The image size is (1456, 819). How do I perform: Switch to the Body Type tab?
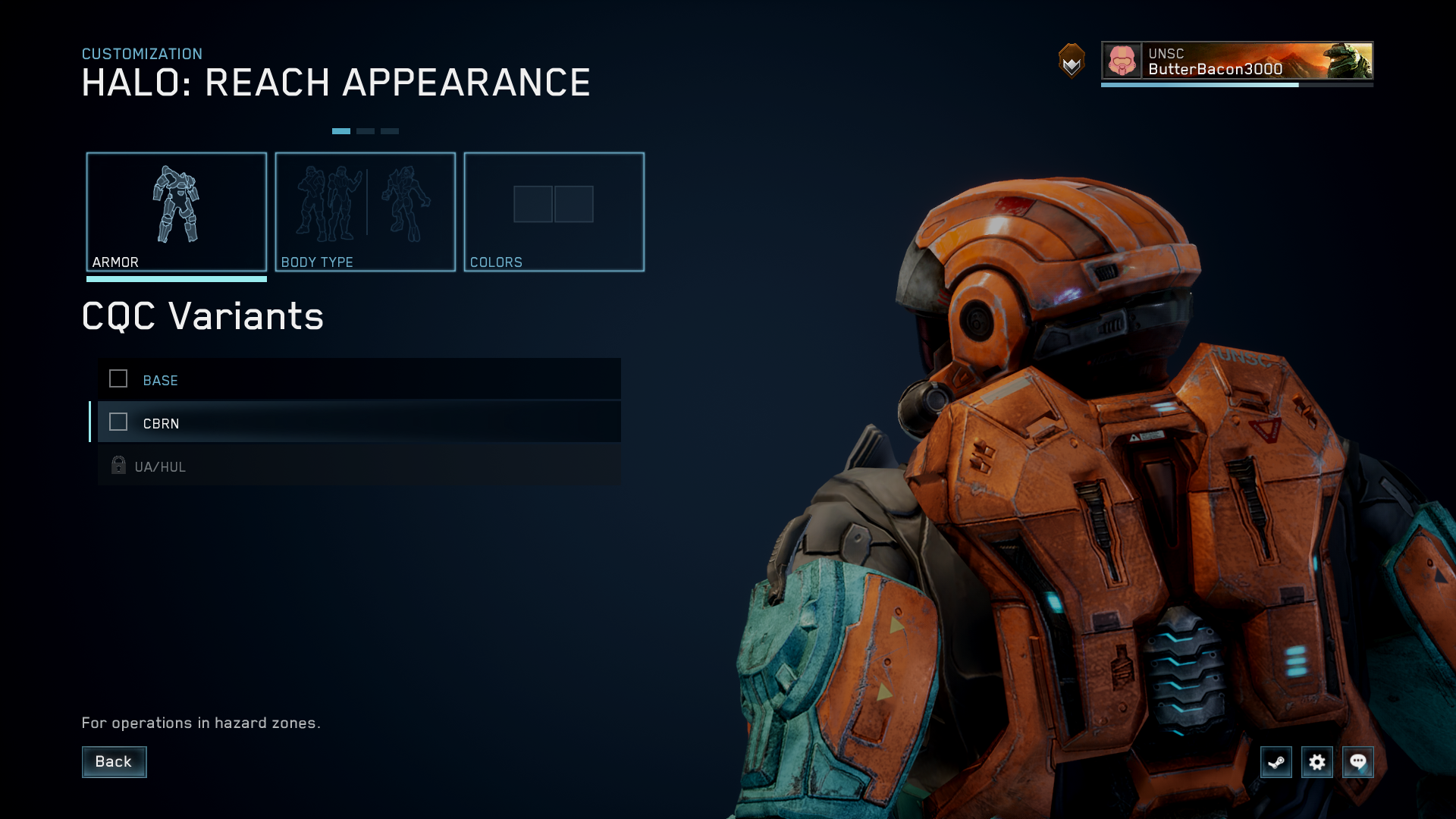366,212
